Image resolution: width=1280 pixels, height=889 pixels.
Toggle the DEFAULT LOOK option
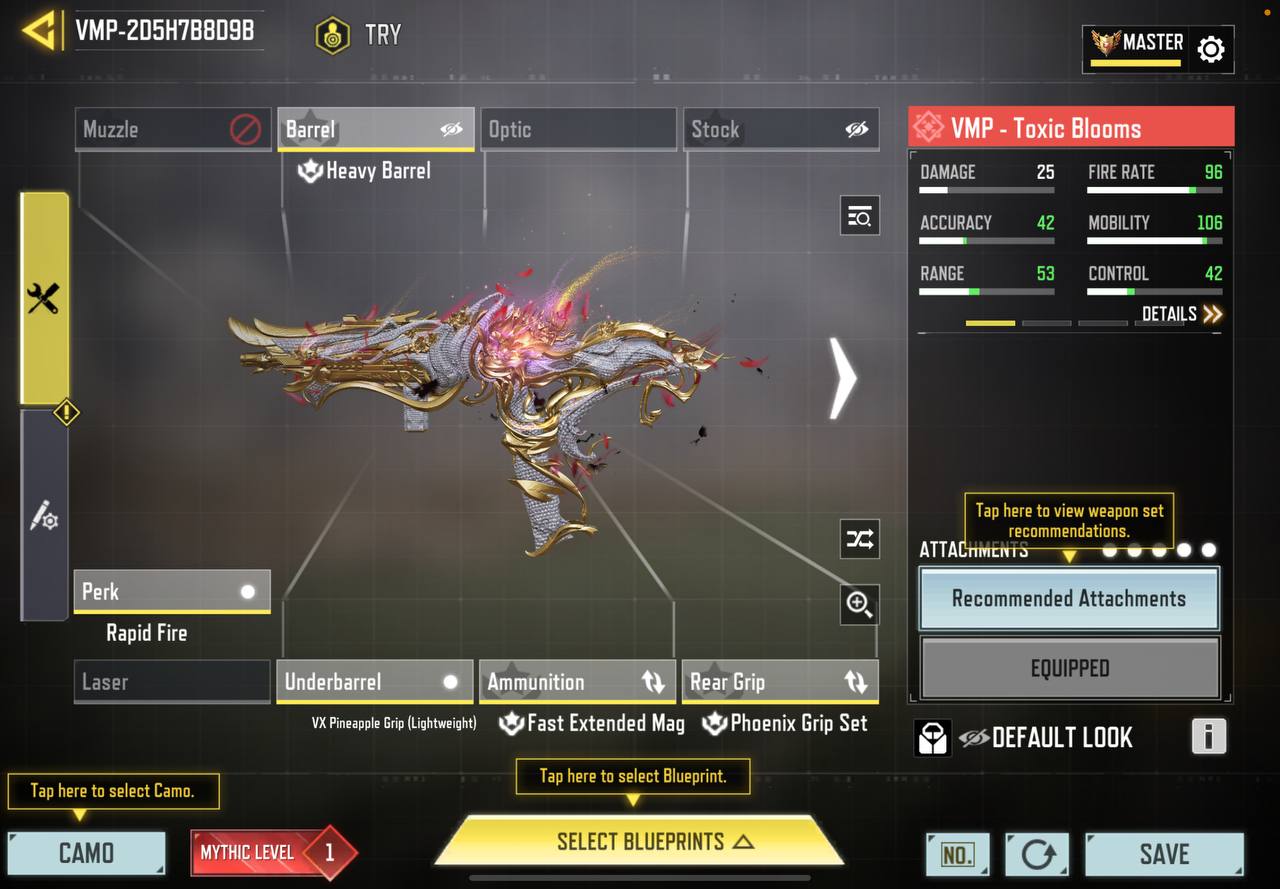pyautogui.click(x=1046, y=738)
